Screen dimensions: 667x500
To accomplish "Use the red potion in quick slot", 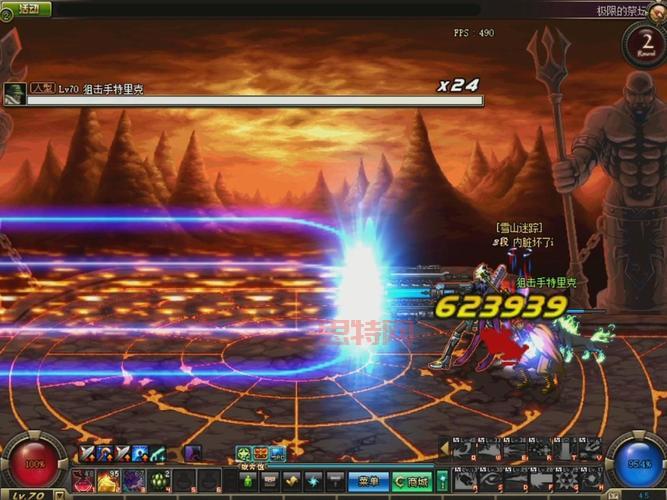I will [83, 481].
